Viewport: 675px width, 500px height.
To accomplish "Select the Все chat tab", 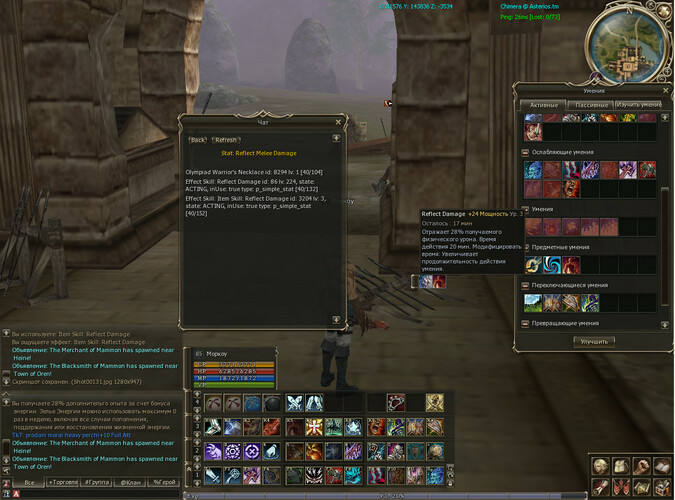I will (29, 482).
